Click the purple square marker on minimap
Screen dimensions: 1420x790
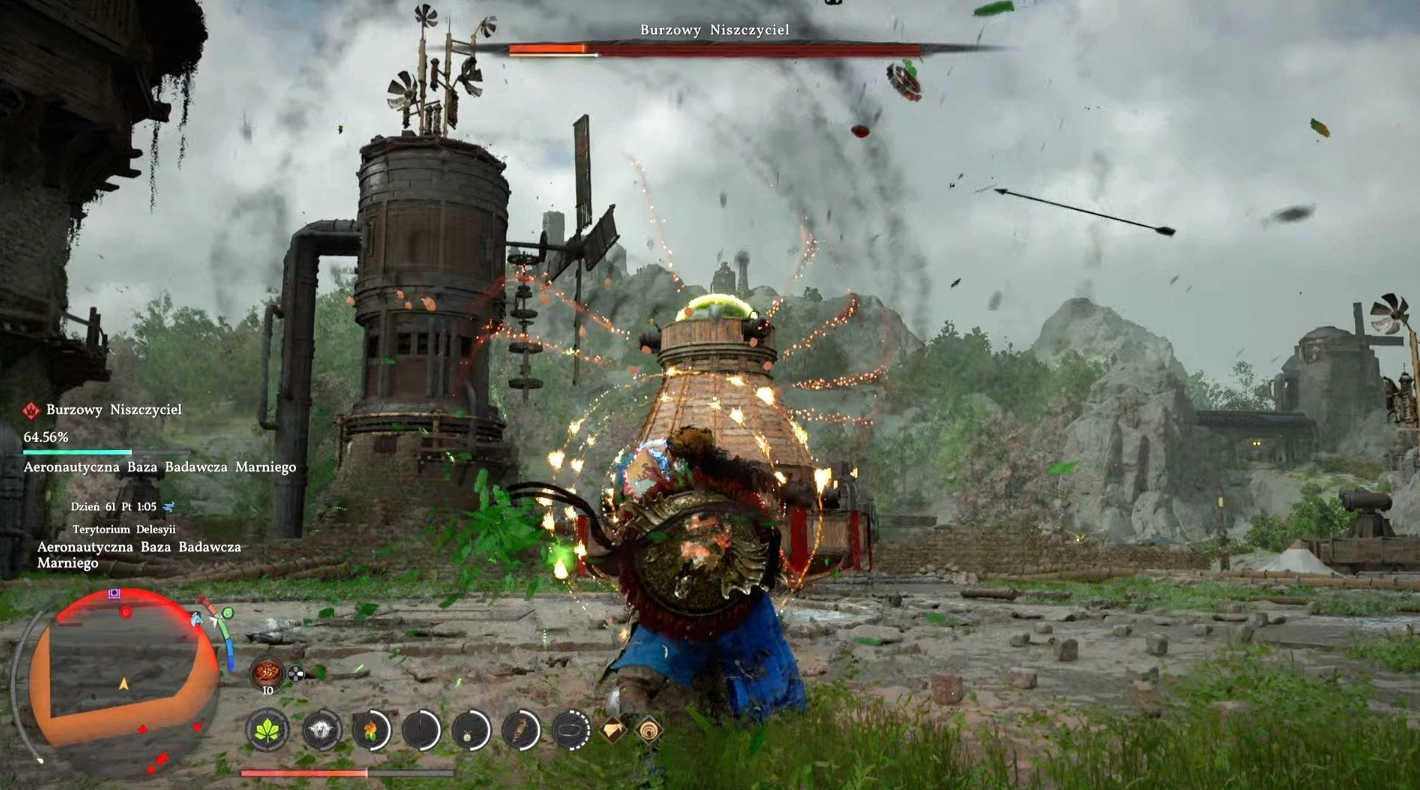click(x=116, y=593)
